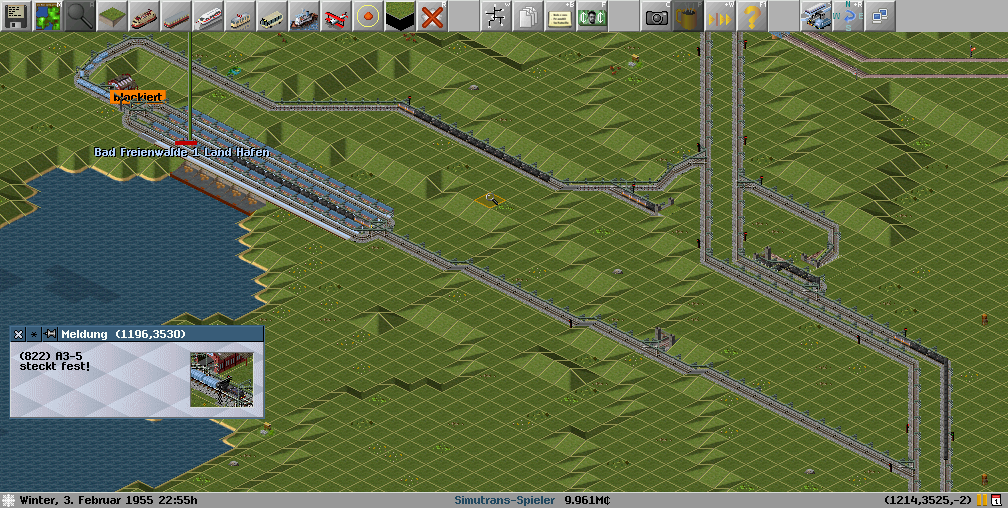Image resolution: width=1008 pixels, height=508 pixels.
Task: Open the ship and harbour tools
Action: (x=304, y=16)
